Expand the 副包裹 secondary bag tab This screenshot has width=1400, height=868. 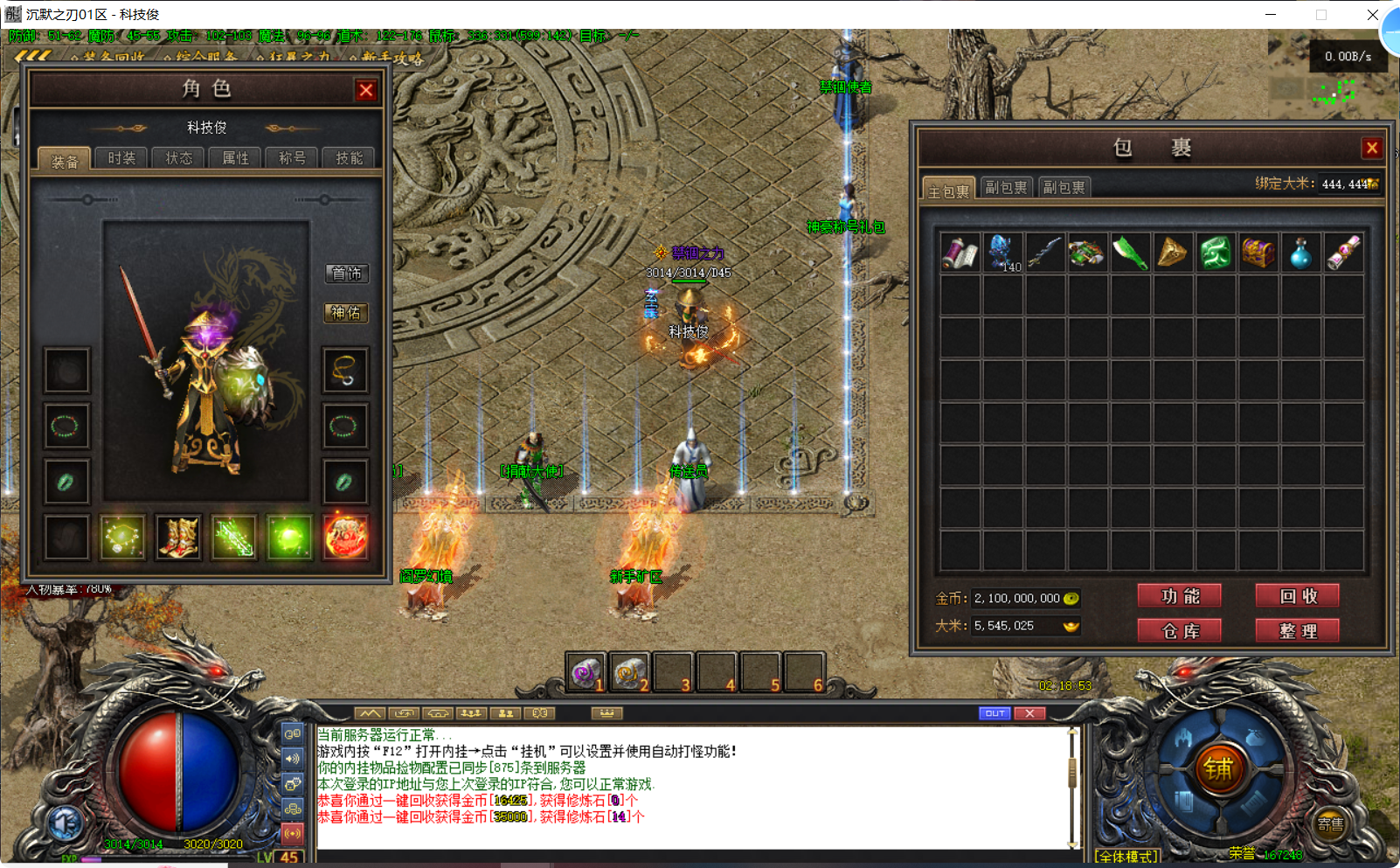point(1006,187)
